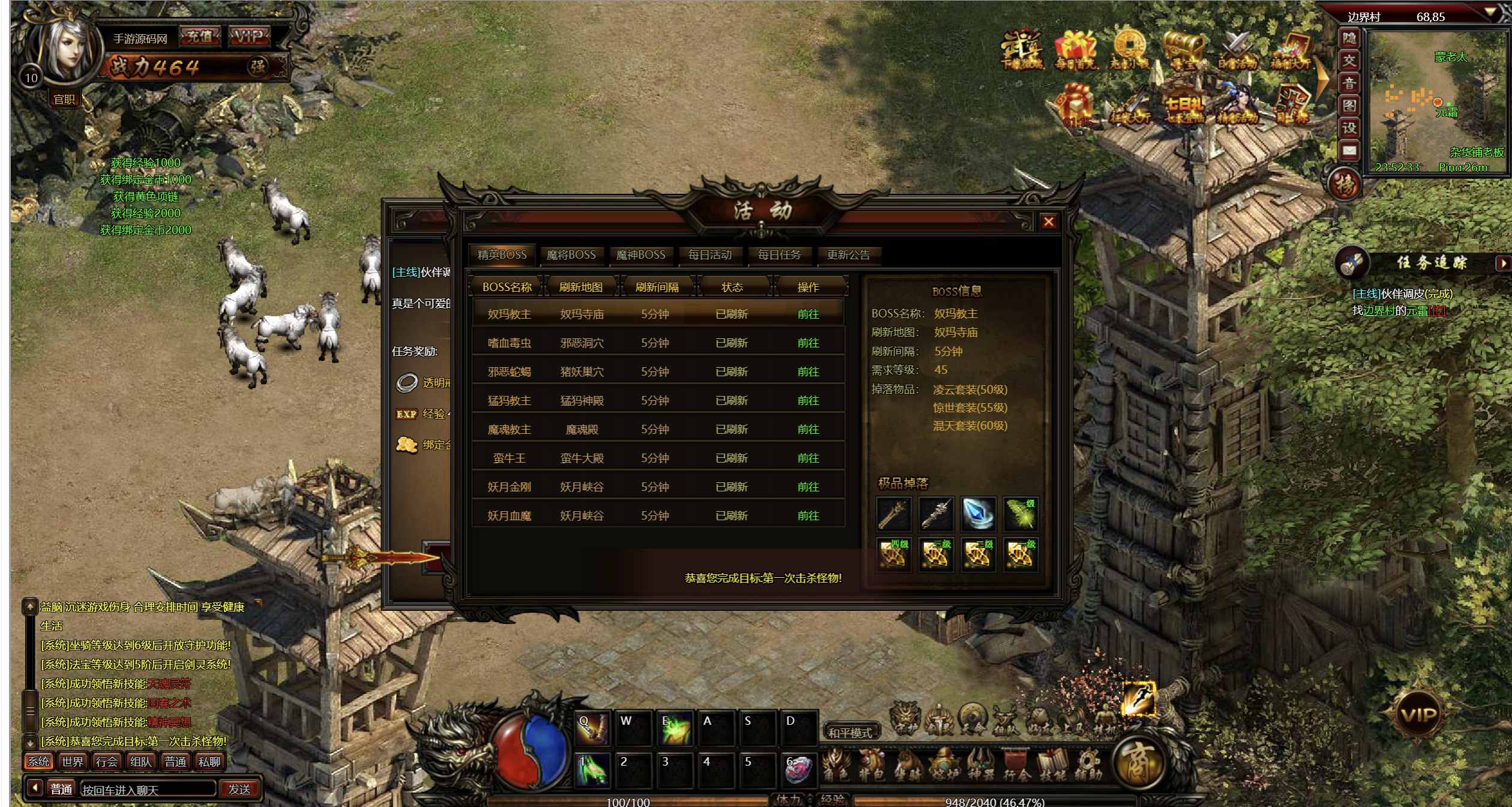Switch to the 魔将BOSS tab
Screen dimensions: 1512x807
pyautogui.click(x=571, y=255)
